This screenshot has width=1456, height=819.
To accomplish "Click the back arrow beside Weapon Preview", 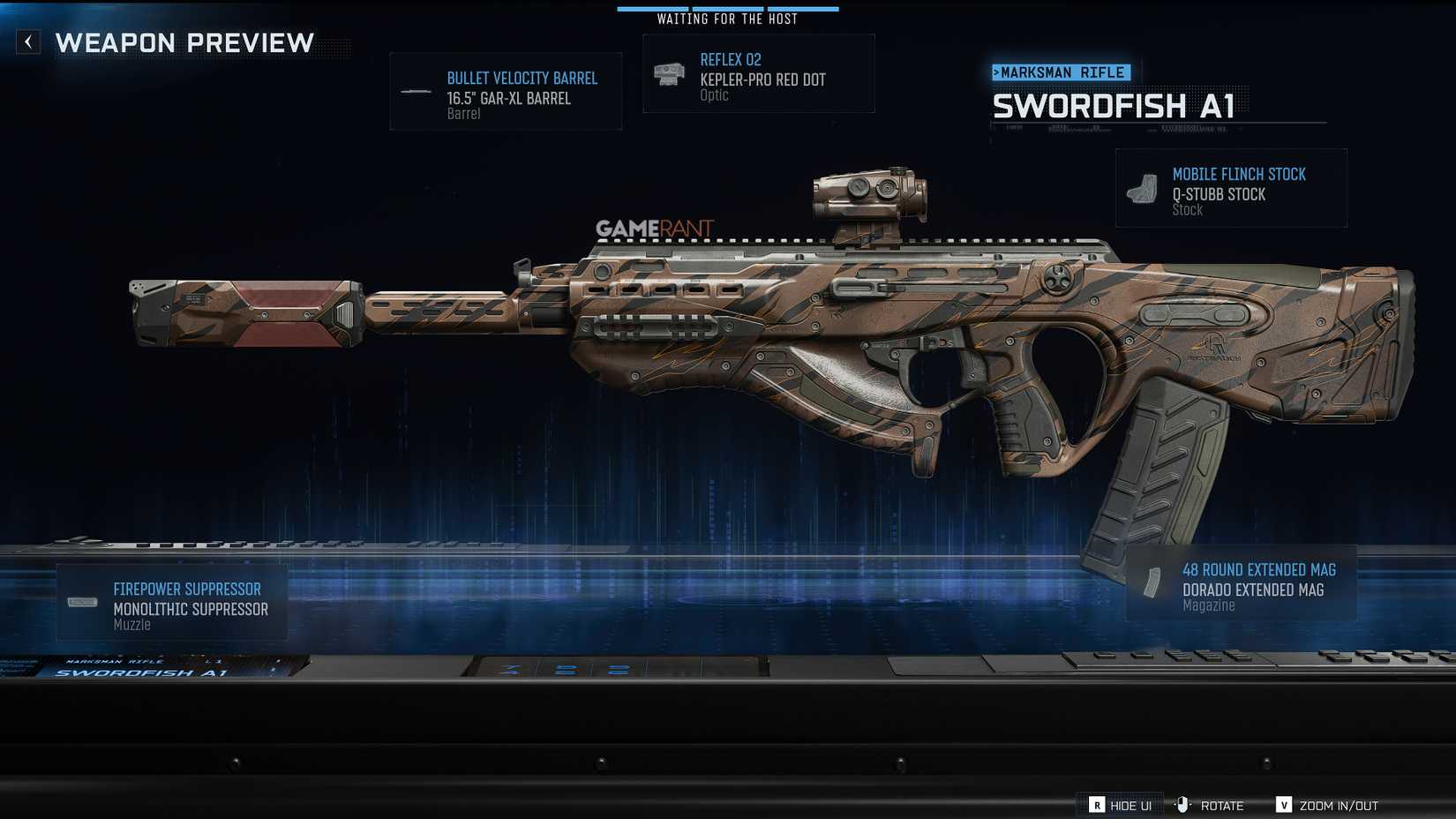I will [27, 41].
